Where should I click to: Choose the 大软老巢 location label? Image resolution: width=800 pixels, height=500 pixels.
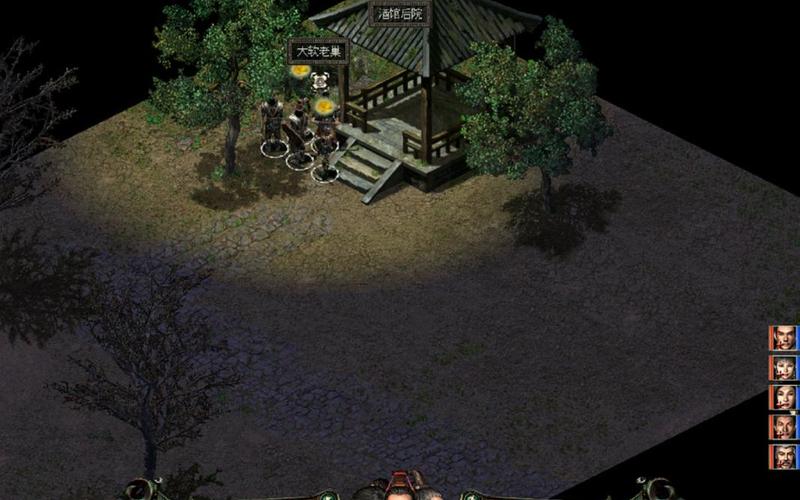coord(318,51)
